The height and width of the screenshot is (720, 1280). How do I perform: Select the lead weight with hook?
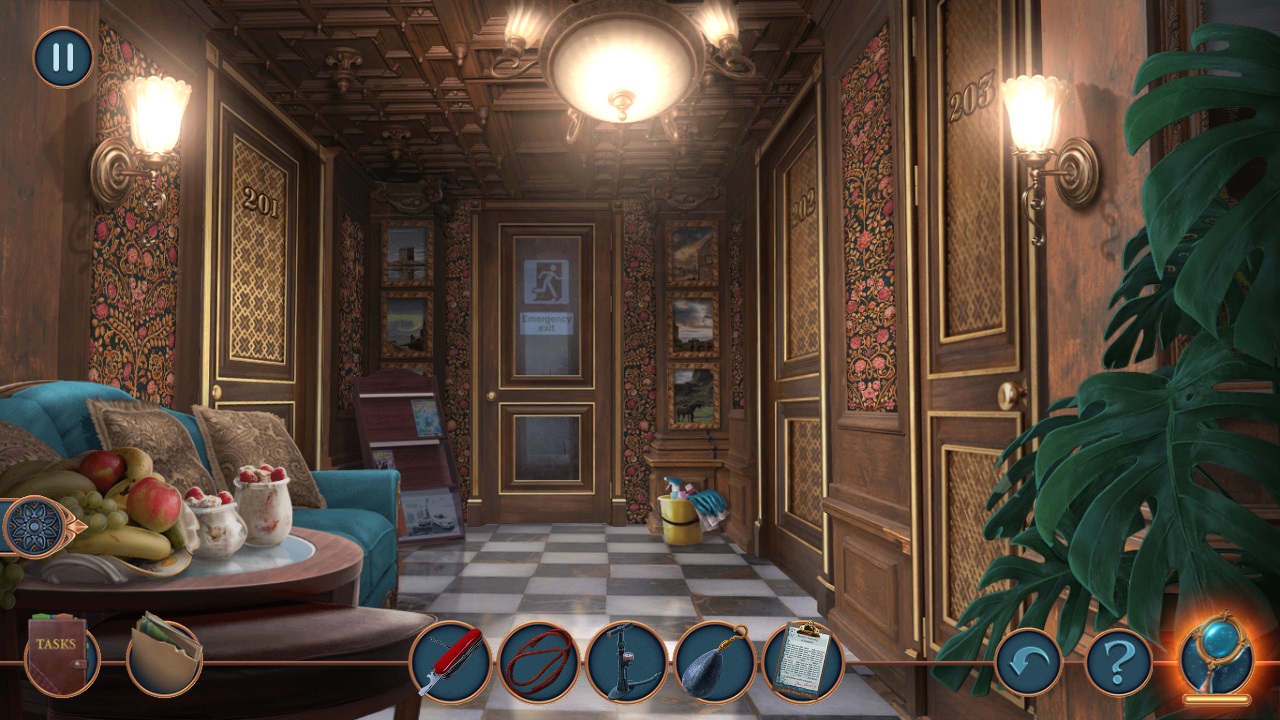pyautogui.click(x=714, y=661)
